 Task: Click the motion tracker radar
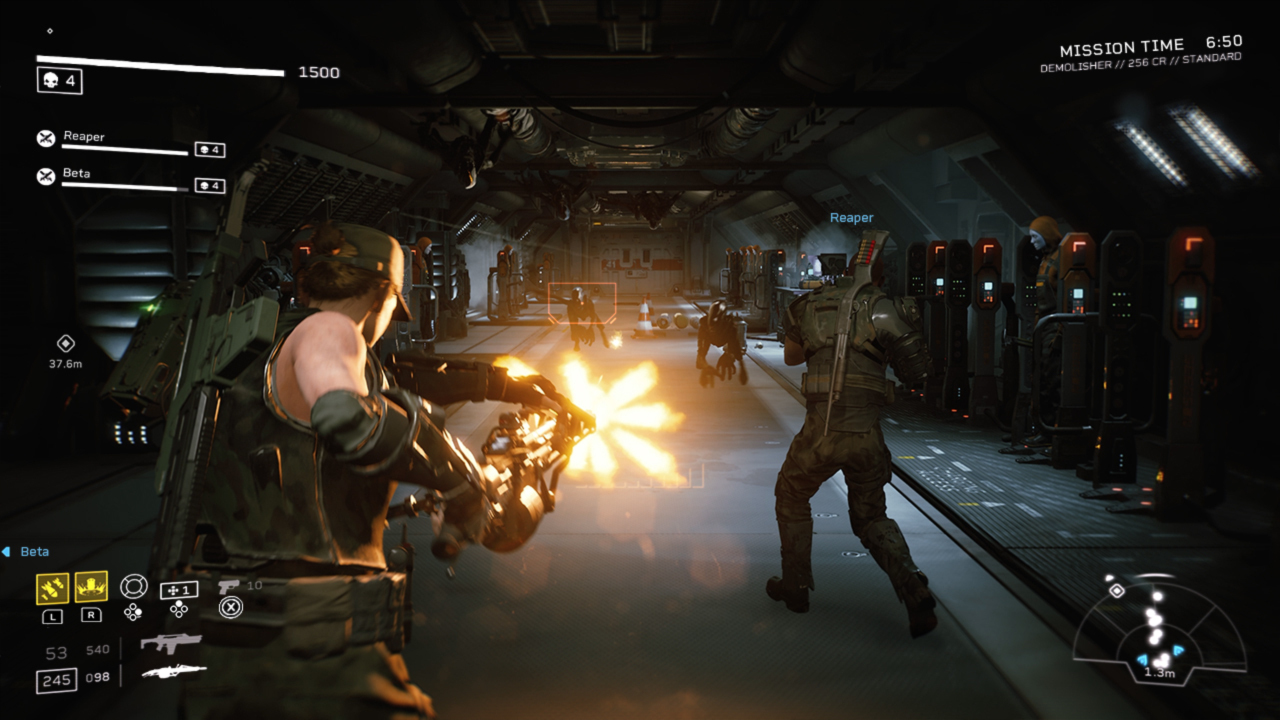point(1159,630)
